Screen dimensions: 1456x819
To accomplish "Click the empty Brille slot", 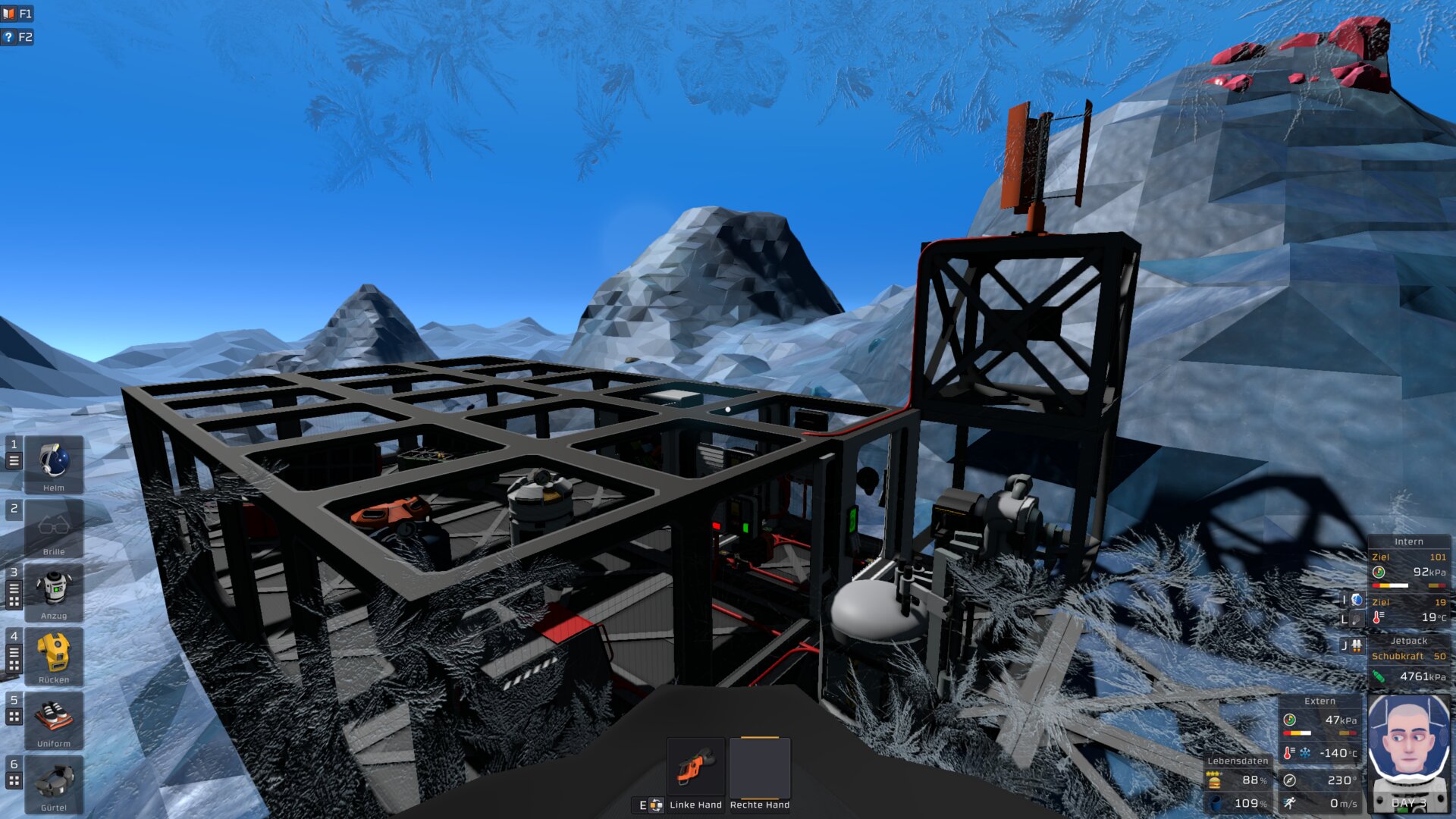I will pos(55,523).
